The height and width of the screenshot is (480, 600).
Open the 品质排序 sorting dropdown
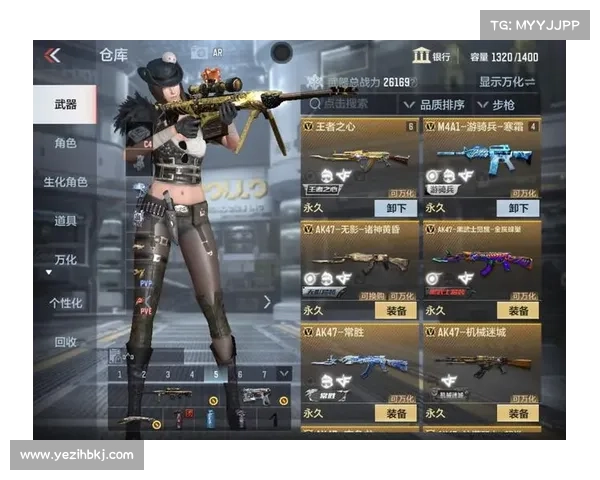[x=437, y=104]
